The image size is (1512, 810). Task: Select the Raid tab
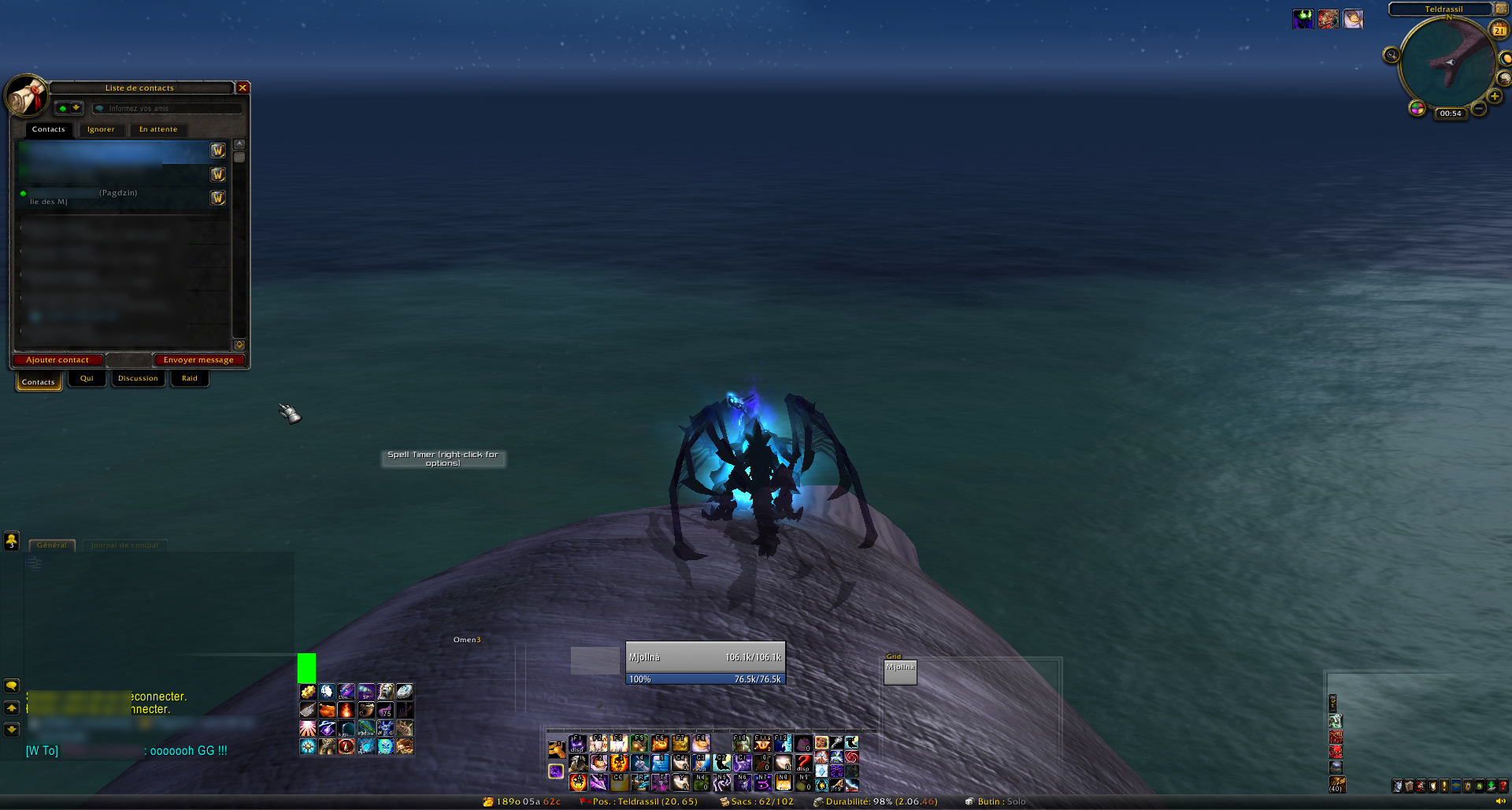[190, 378]
